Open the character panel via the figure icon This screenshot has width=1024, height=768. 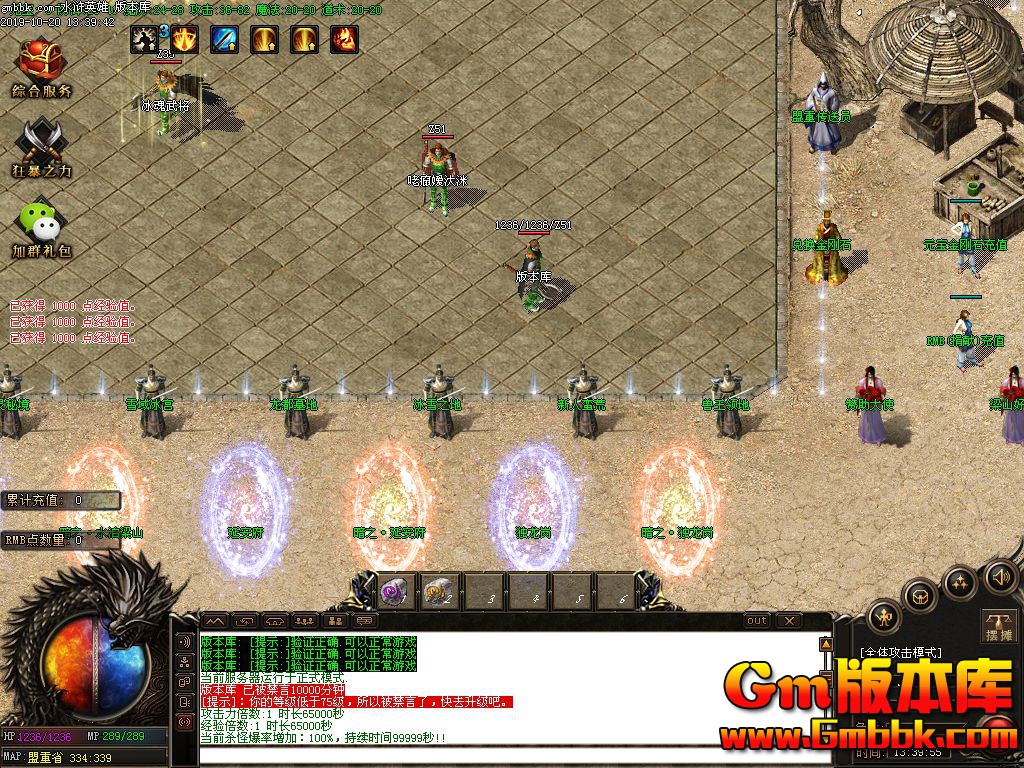[x=884, y=617]
